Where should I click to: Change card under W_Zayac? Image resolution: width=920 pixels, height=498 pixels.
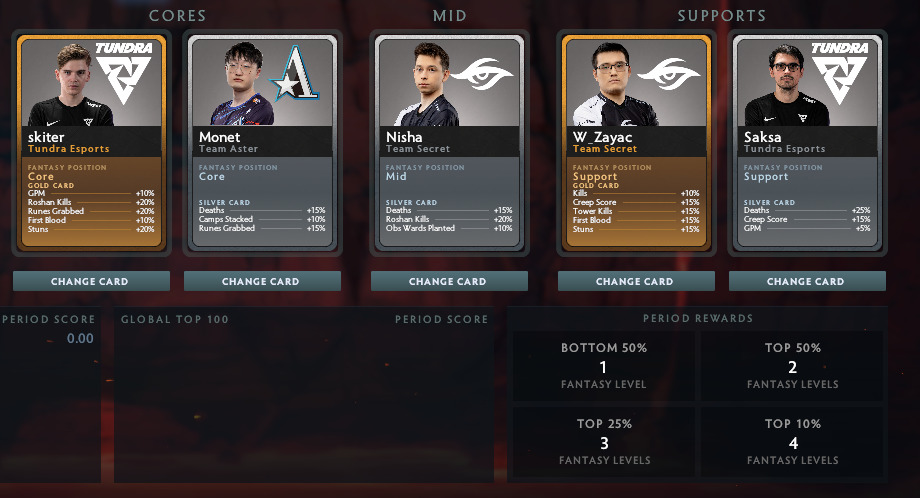(x=633, y=281)
